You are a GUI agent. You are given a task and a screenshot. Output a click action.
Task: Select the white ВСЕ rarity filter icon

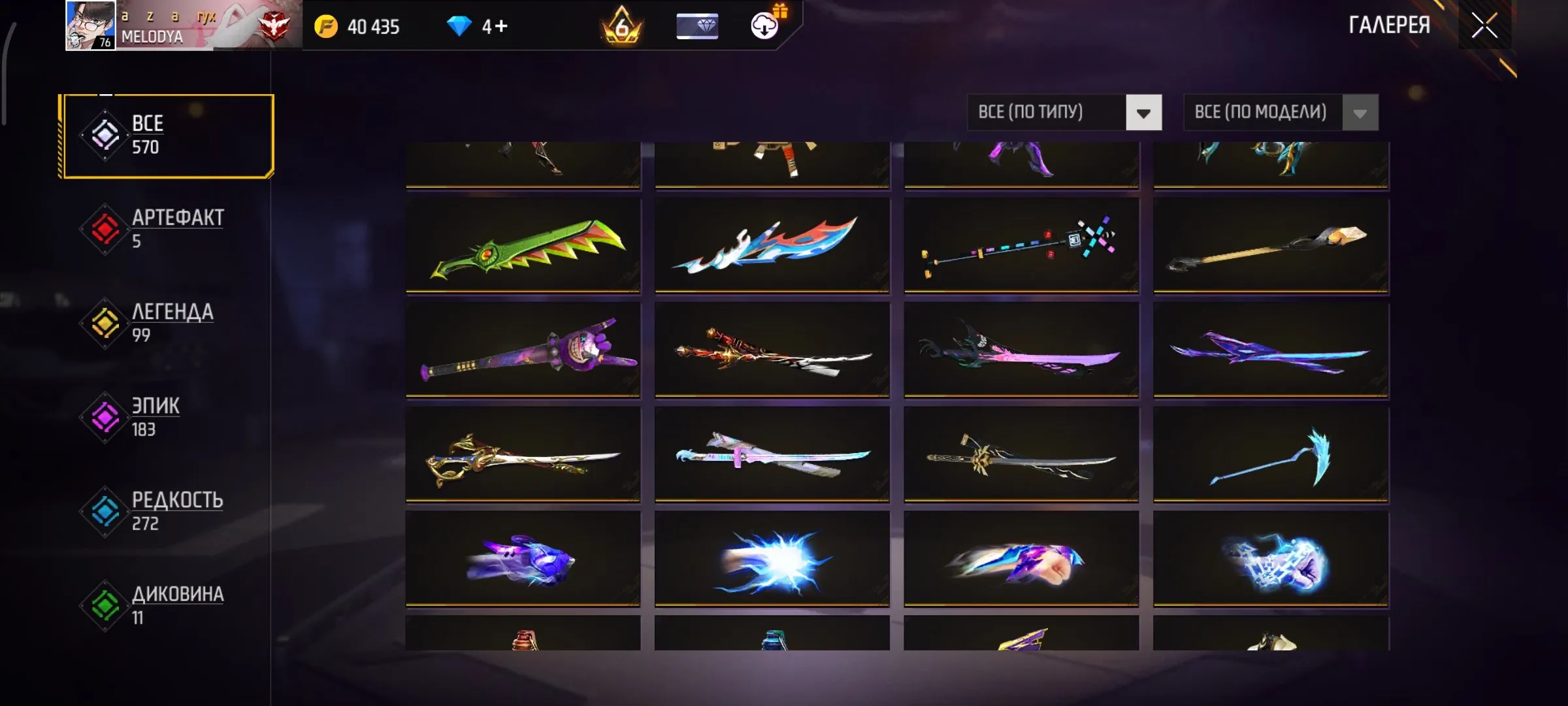(x=105, y=135)
